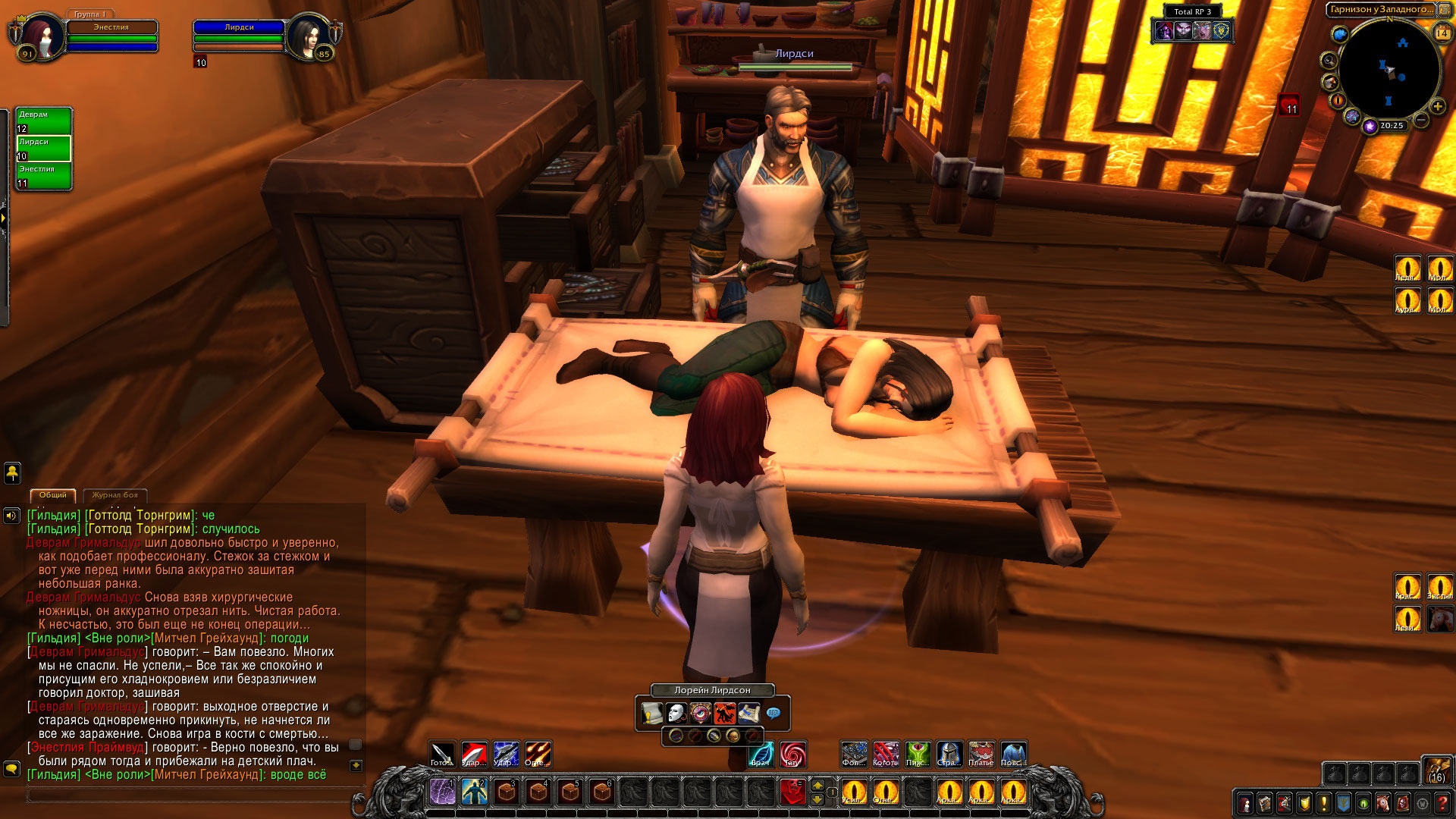1456x819 pixels.
Task: Zoom out the minimap with minus button
Action: 1421,120
